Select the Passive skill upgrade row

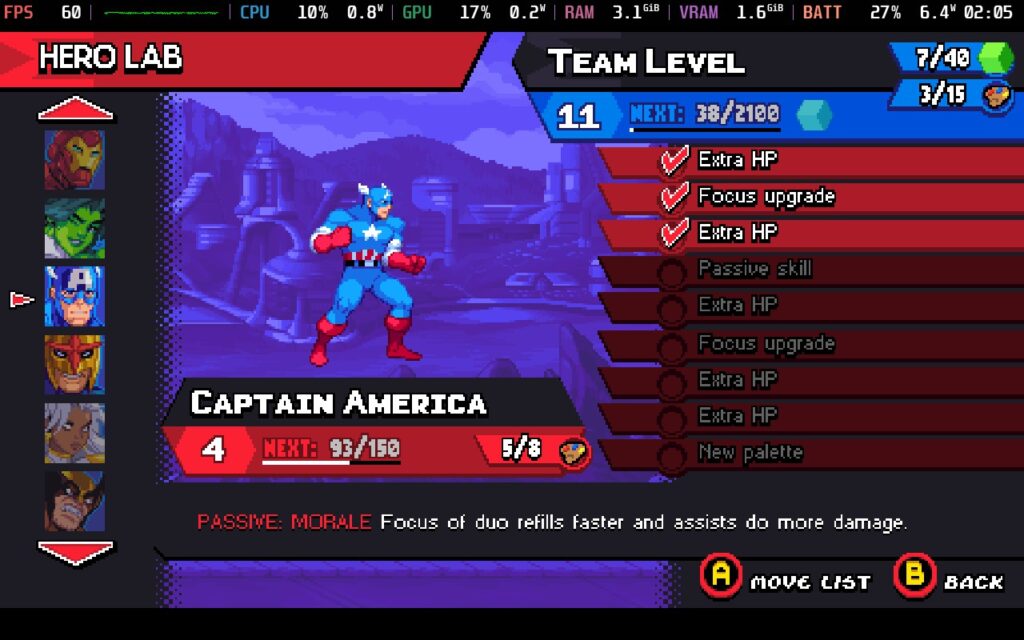pos(800,269)
